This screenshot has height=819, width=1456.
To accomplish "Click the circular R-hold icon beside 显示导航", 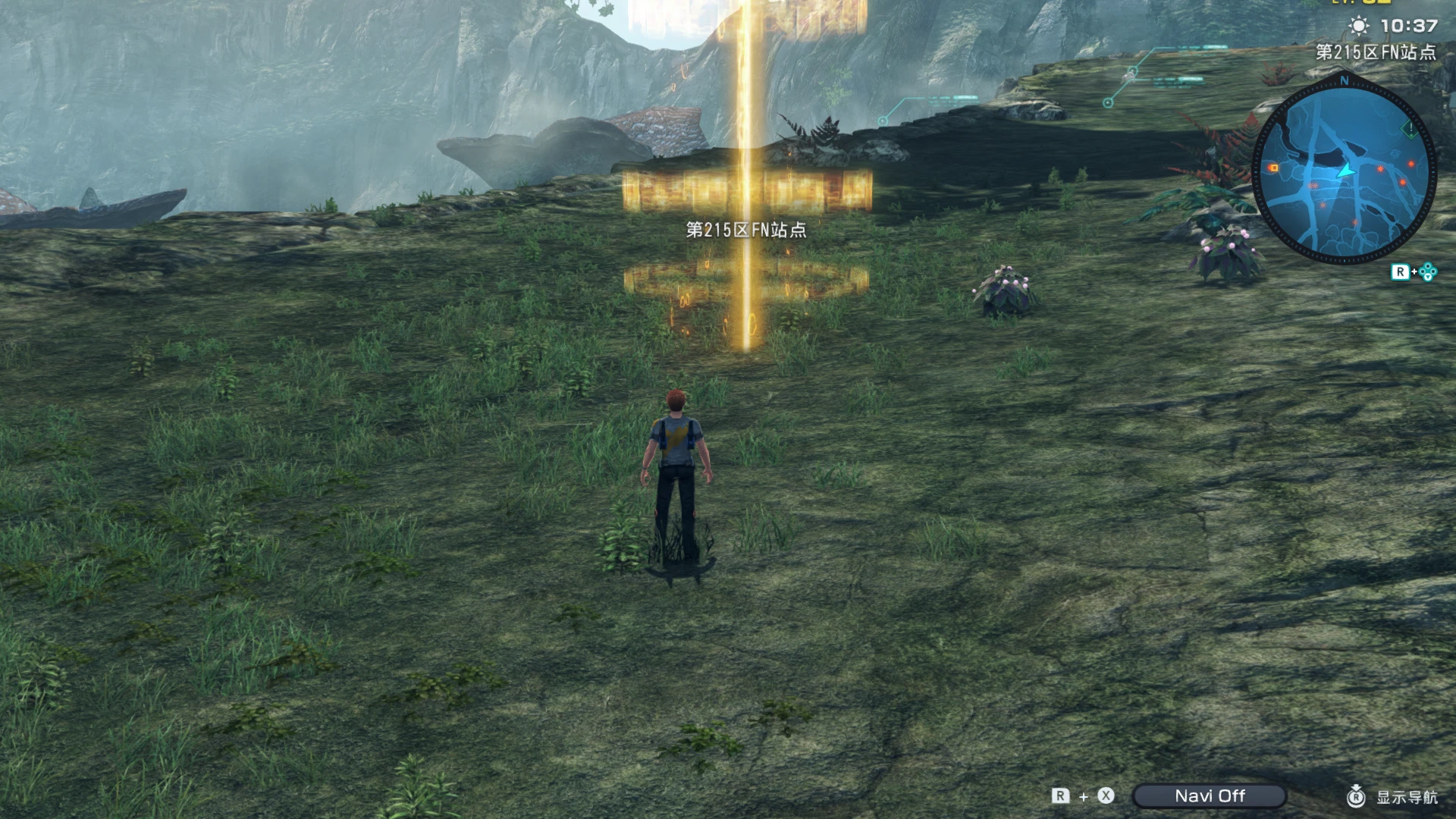I will click(1356, 796).
